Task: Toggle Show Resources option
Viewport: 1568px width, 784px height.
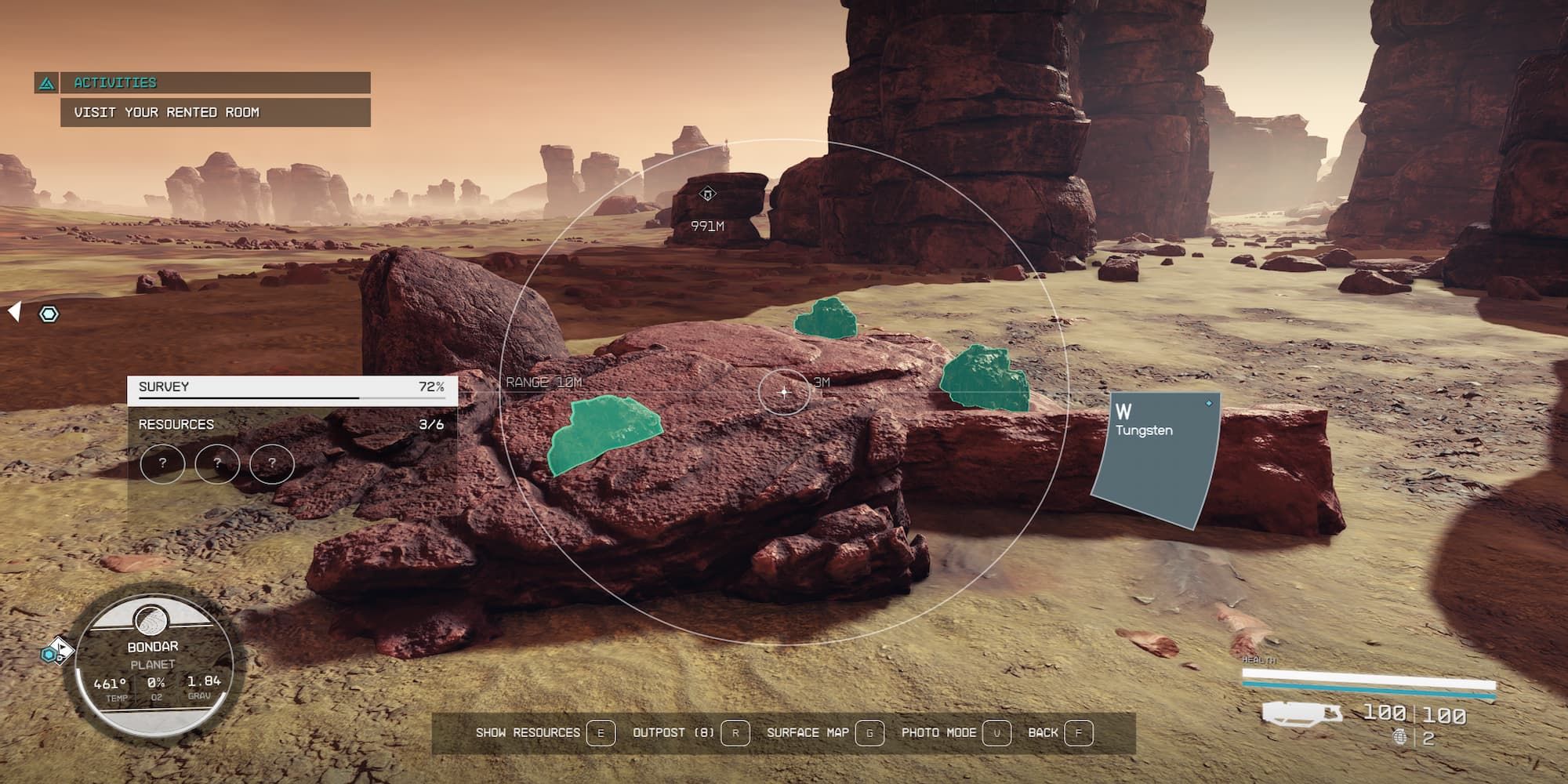Action: pos(527,731)
